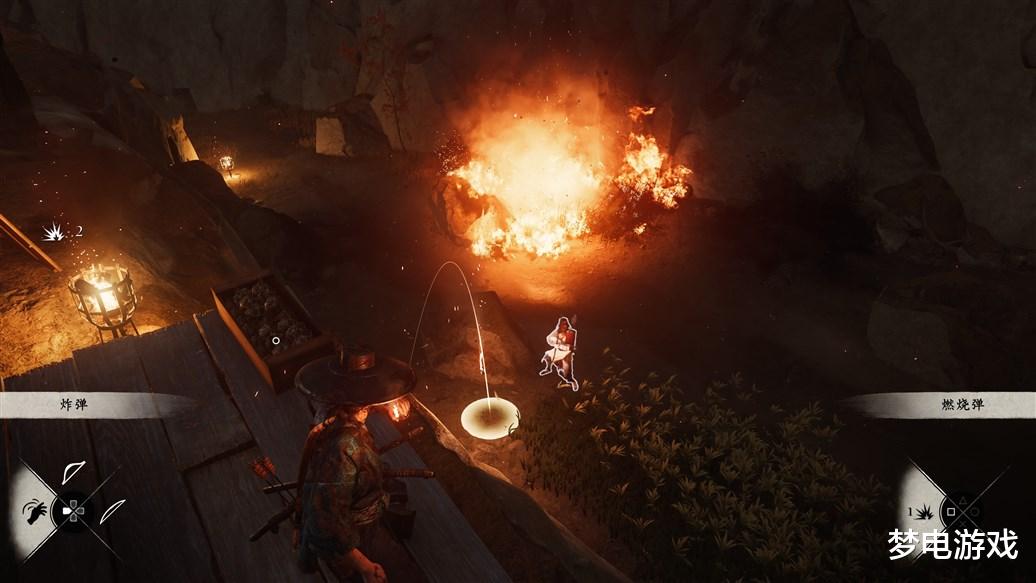Switch to the right-side bow slot
The width and height of the screenshot is (1036, 583).
112,510
